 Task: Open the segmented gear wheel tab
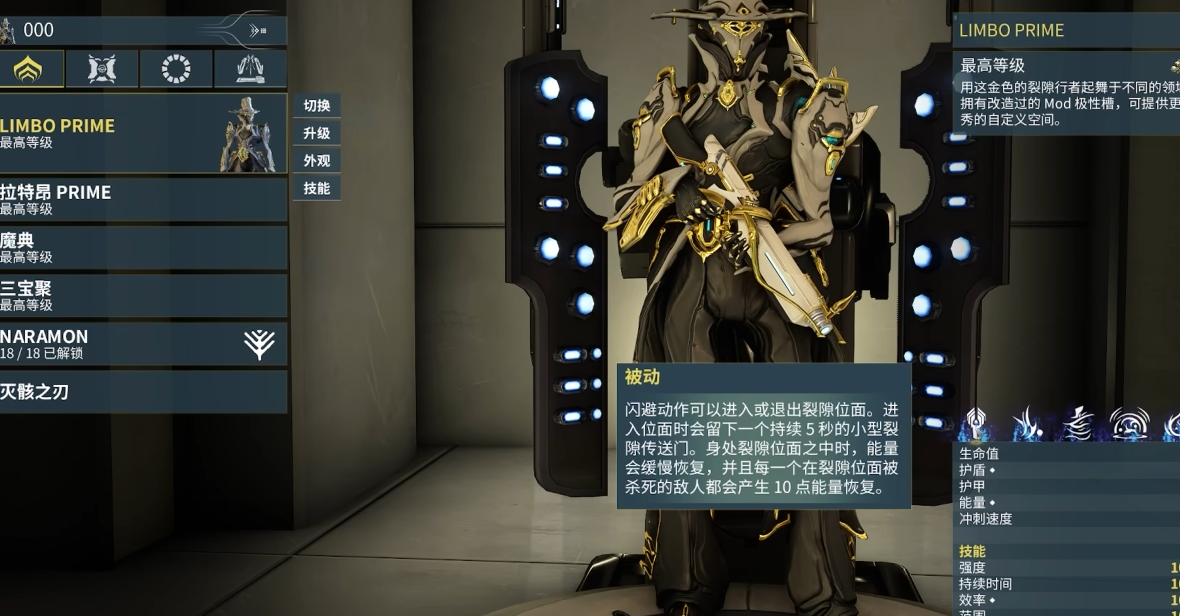176,69
